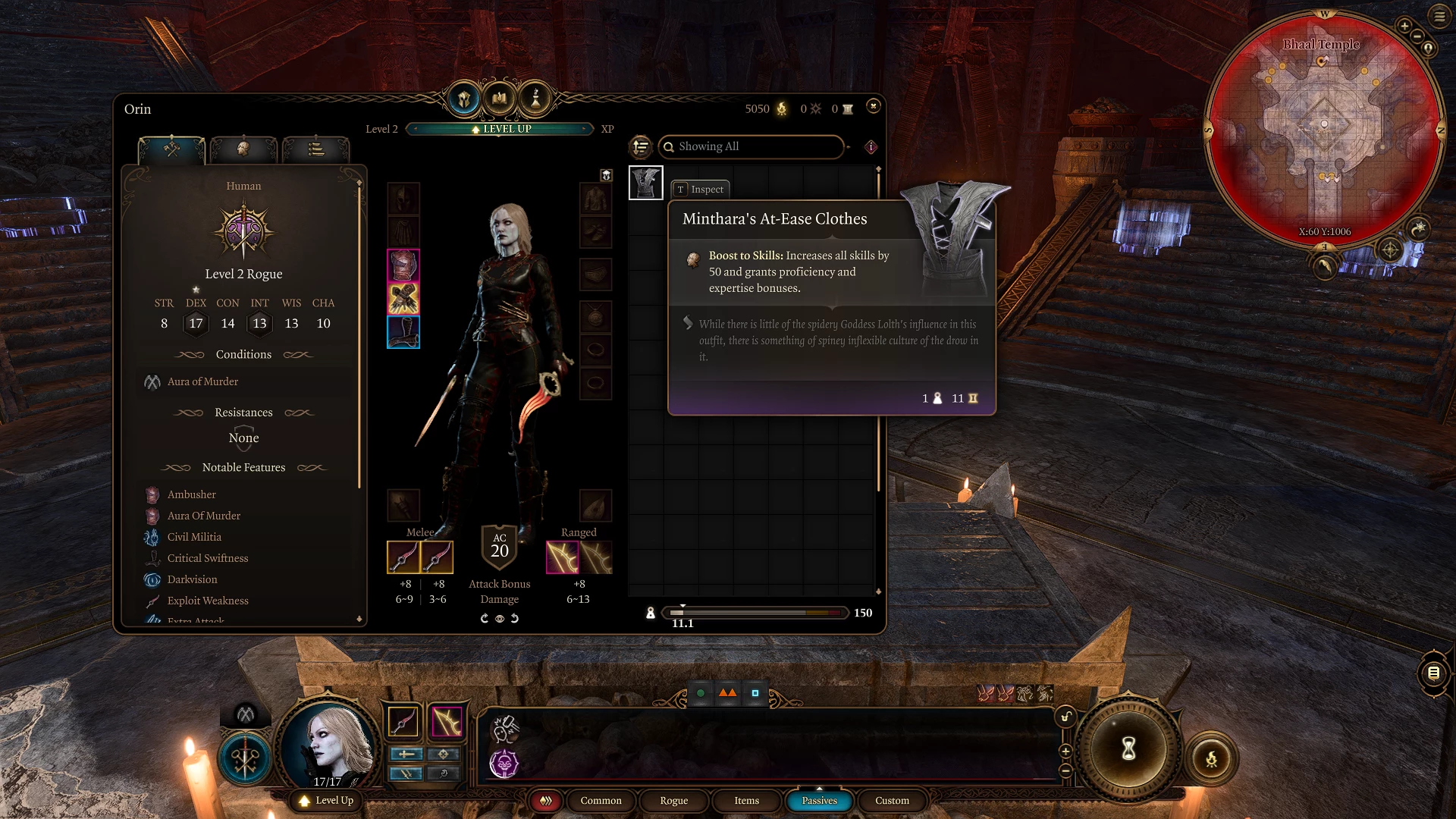Image resolution: width=1456 pixels, height=819 pixels.
Task: Close the Orin character sheet window
Action: pos(874,106)
